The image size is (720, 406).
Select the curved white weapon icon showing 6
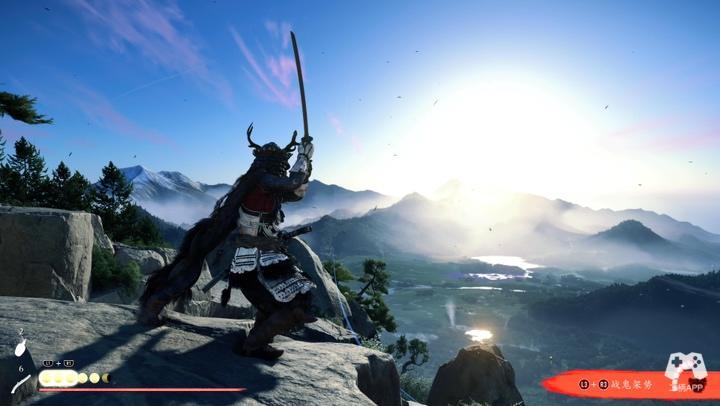(x=21, y=384)
